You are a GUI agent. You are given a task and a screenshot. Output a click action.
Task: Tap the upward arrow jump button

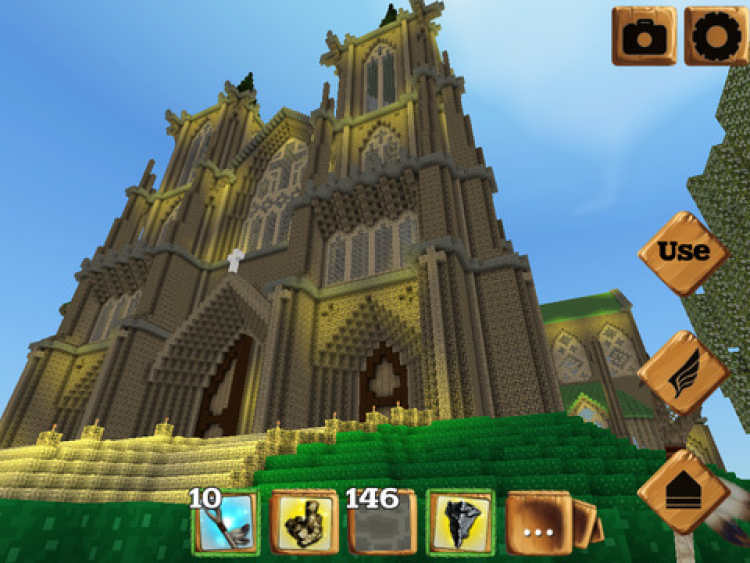[x=684, y=491]
